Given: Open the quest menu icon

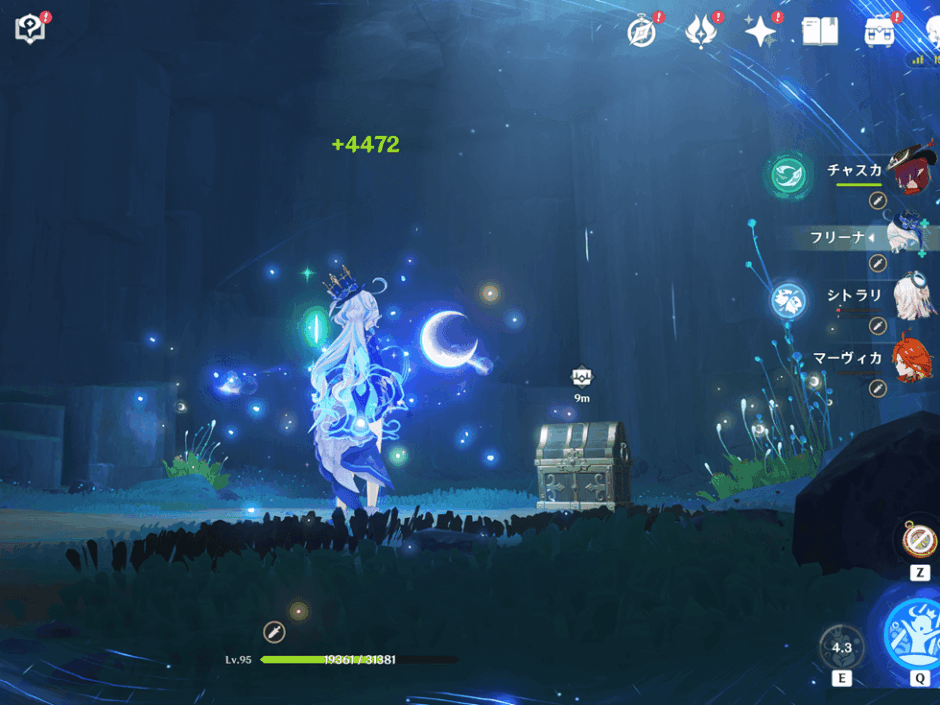Looking at the screenshot, I should [x=31, y=28].
